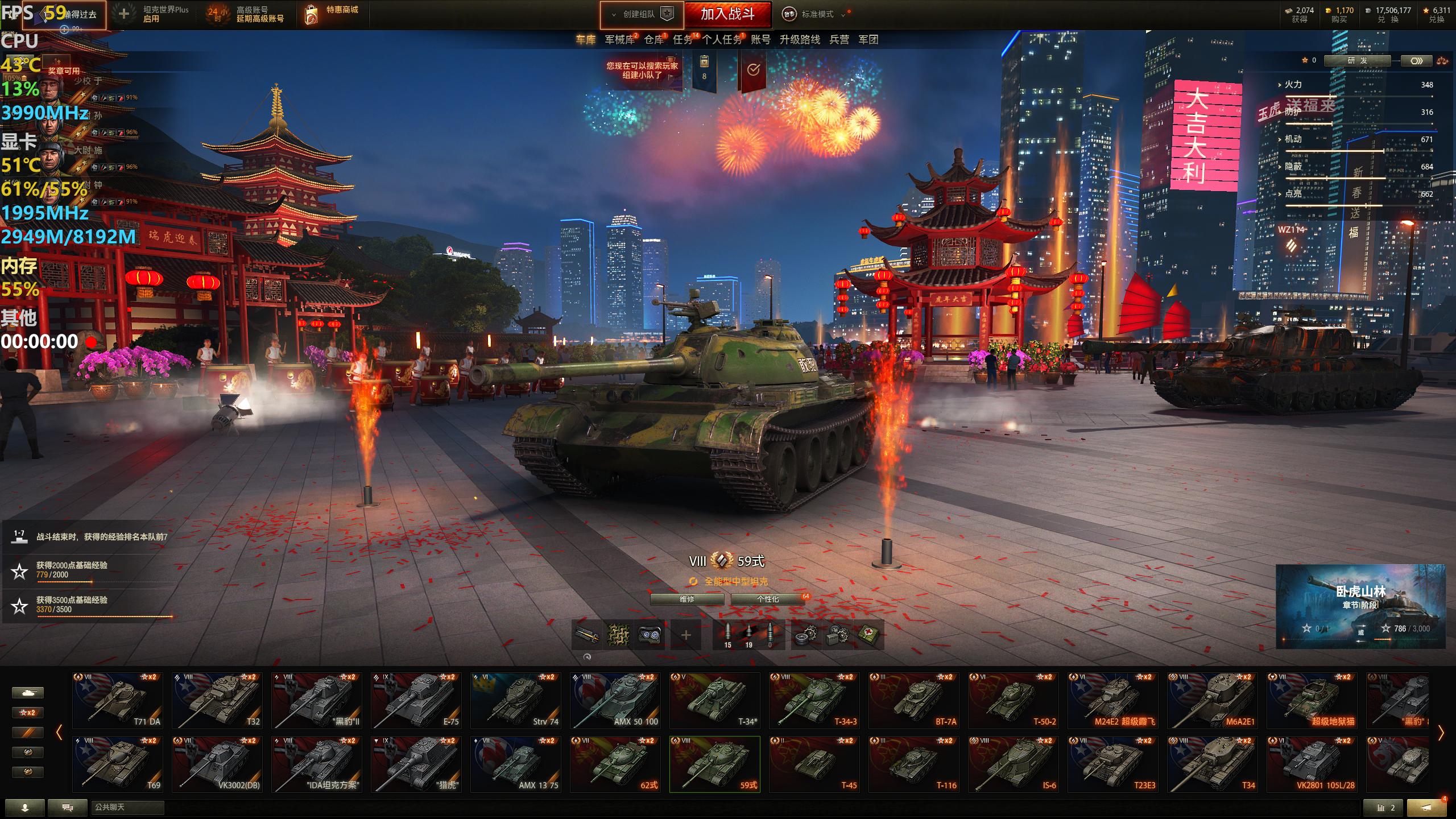Screen dimensions: 1456x819
Task: Click the 加入战斗 battle button
Action: 729,15
